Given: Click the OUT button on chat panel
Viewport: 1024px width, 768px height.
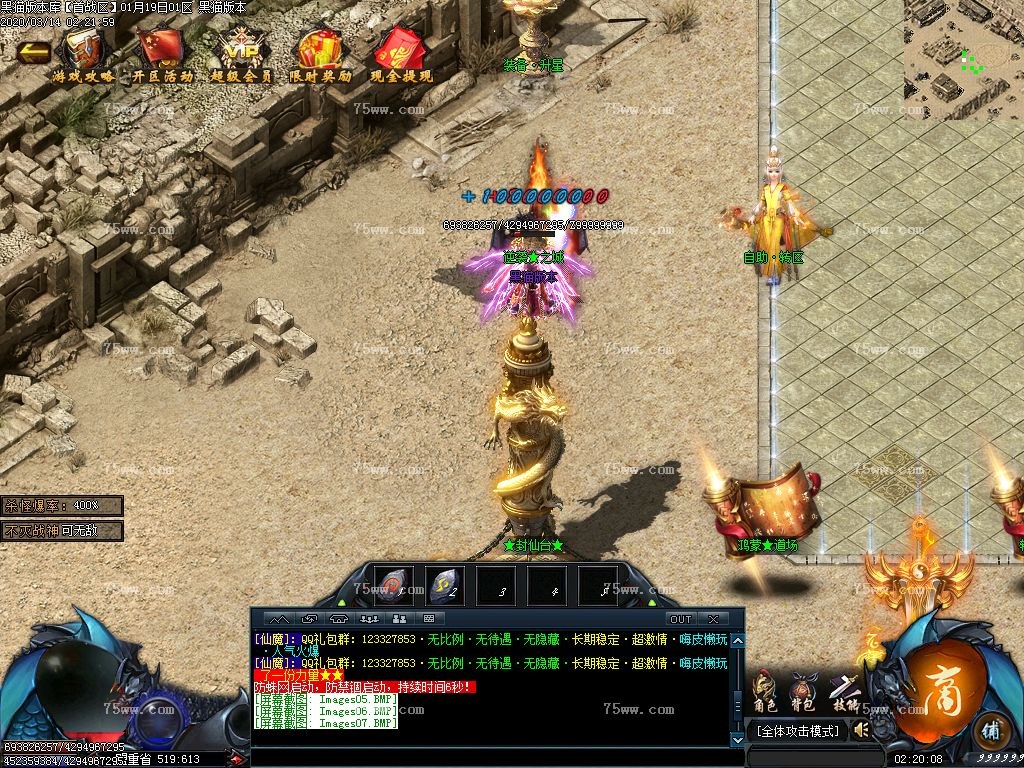Looking at the screenshot, I should pos(681,619).
